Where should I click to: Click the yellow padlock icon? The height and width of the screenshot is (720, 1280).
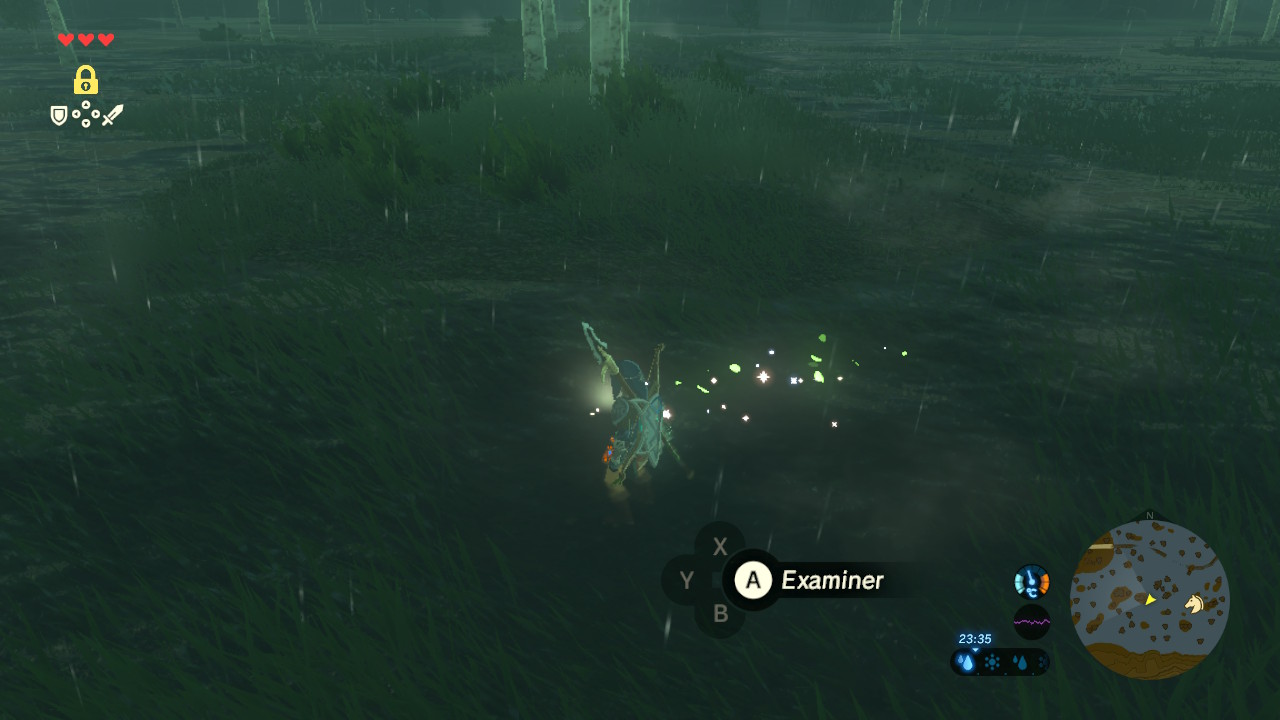(86, 80)
